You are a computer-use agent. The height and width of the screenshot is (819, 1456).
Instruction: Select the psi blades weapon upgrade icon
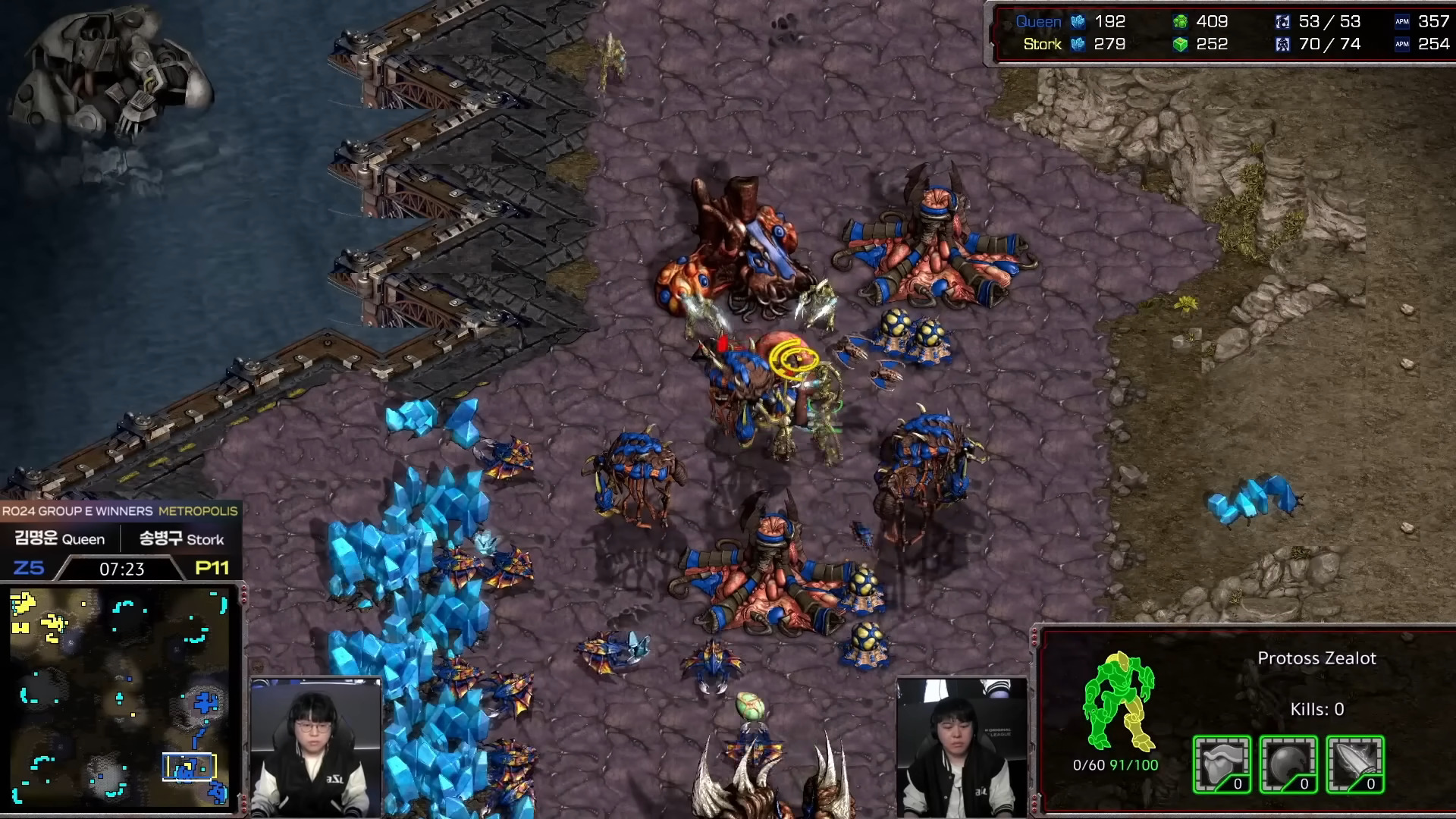coord(1355,764)
